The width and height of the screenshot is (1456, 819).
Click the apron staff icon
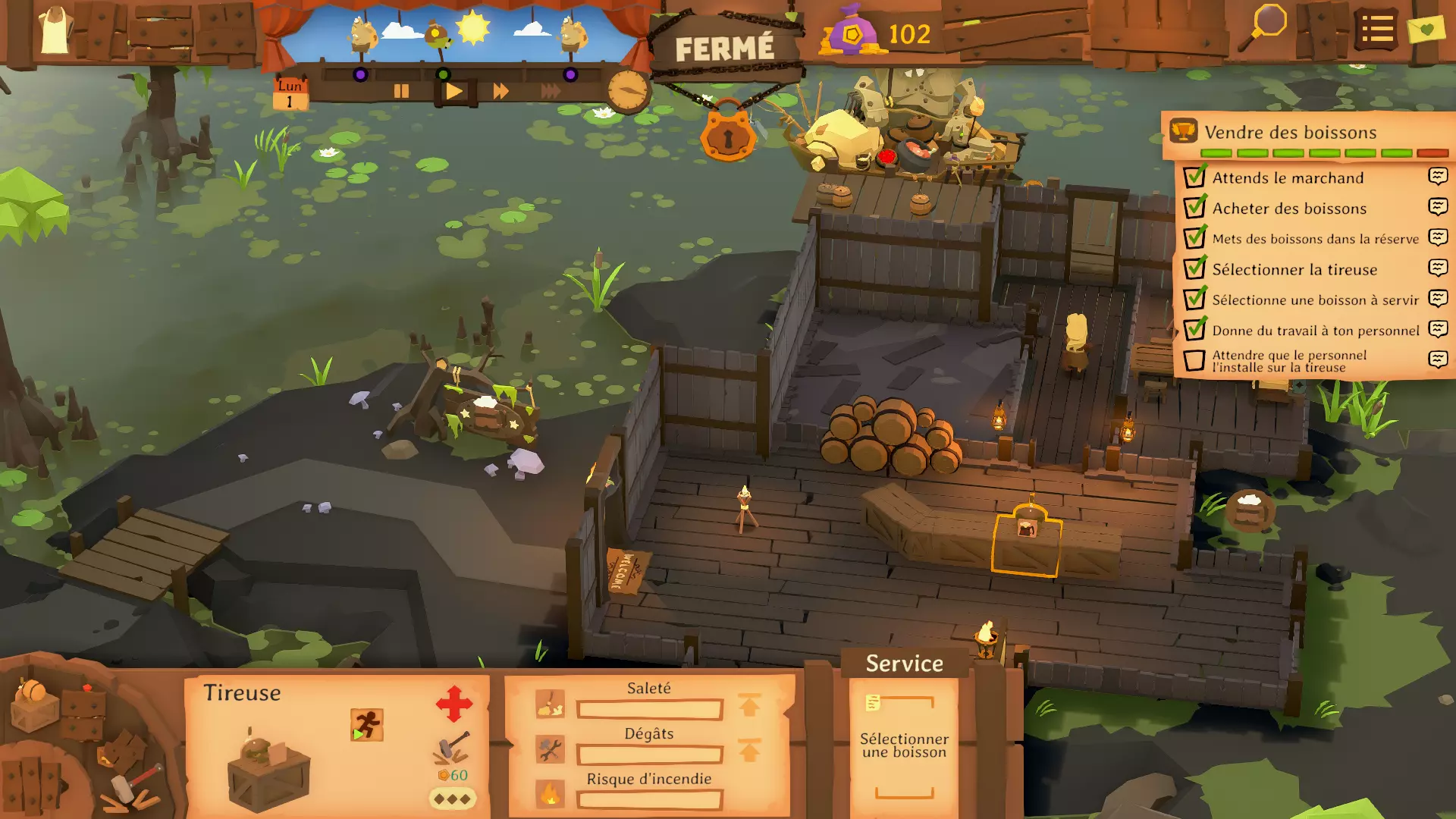tap(55, 31)
